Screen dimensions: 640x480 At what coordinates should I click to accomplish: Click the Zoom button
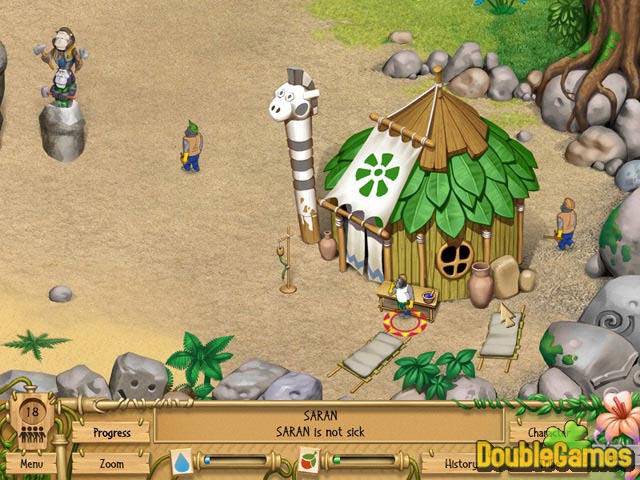(x=111, y=464)
